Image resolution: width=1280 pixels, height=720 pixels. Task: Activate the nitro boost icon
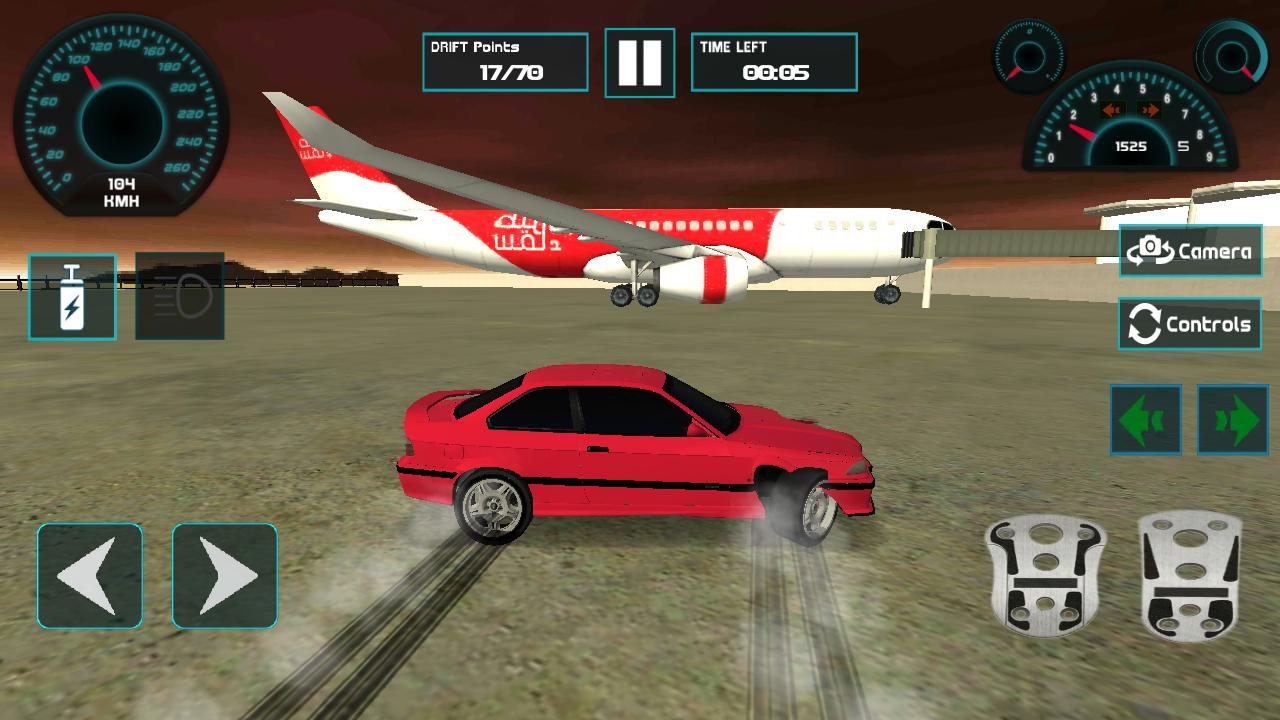coord(70,298)
